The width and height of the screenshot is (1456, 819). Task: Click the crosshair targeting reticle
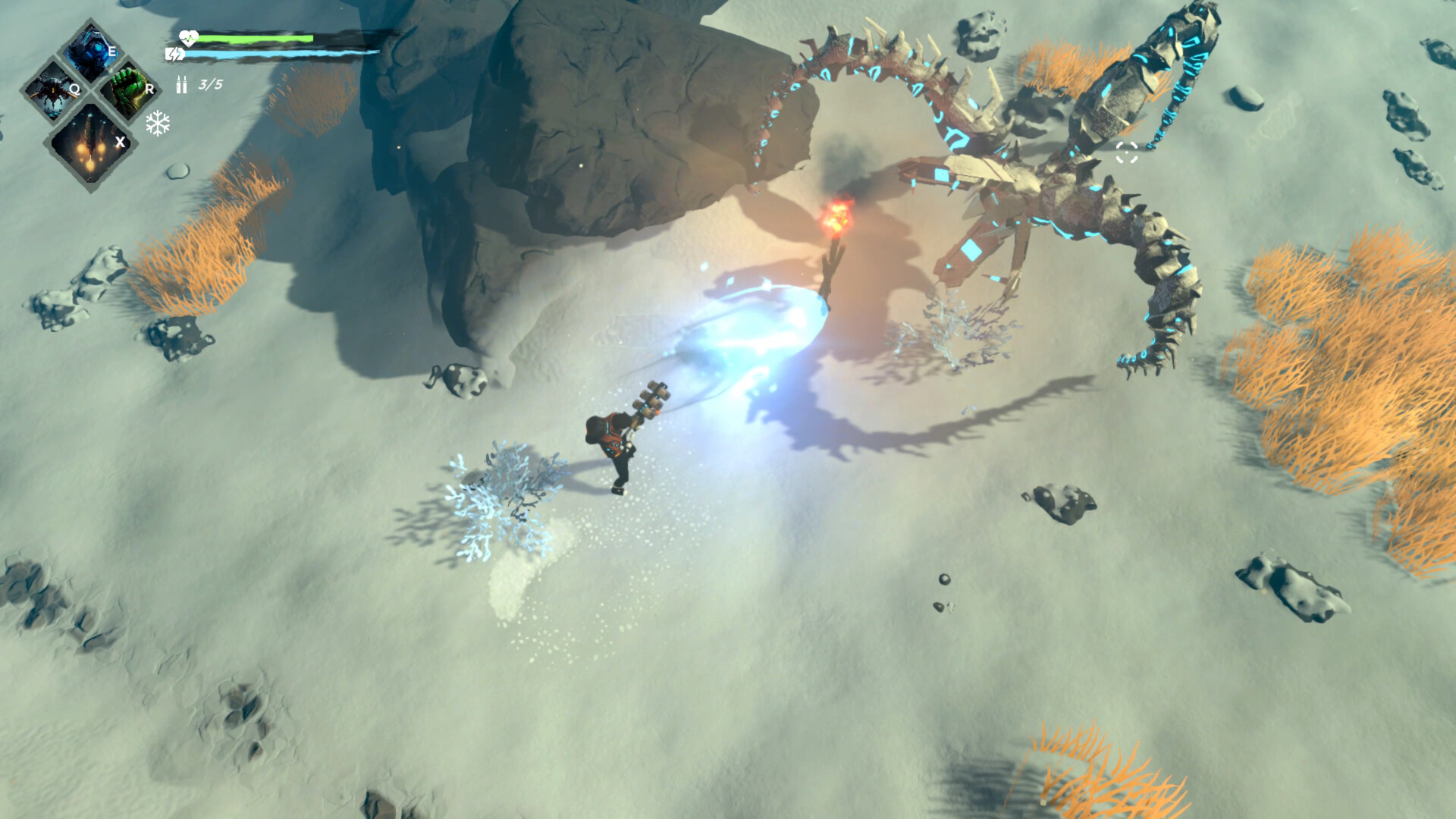[1128, 152]
